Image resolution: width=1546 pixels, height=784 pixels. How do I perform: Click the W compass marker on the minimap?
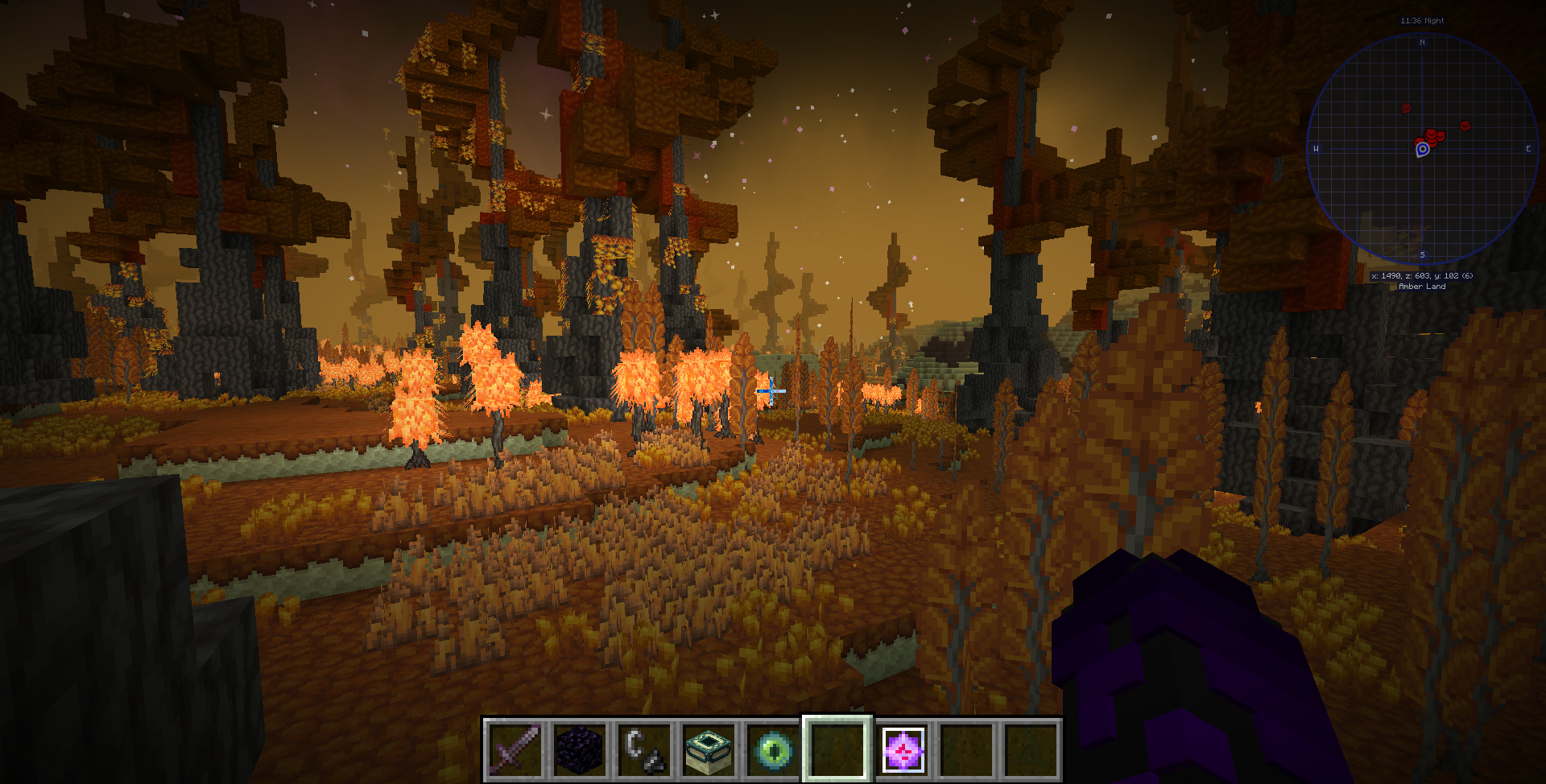(x=1317, y=148)
